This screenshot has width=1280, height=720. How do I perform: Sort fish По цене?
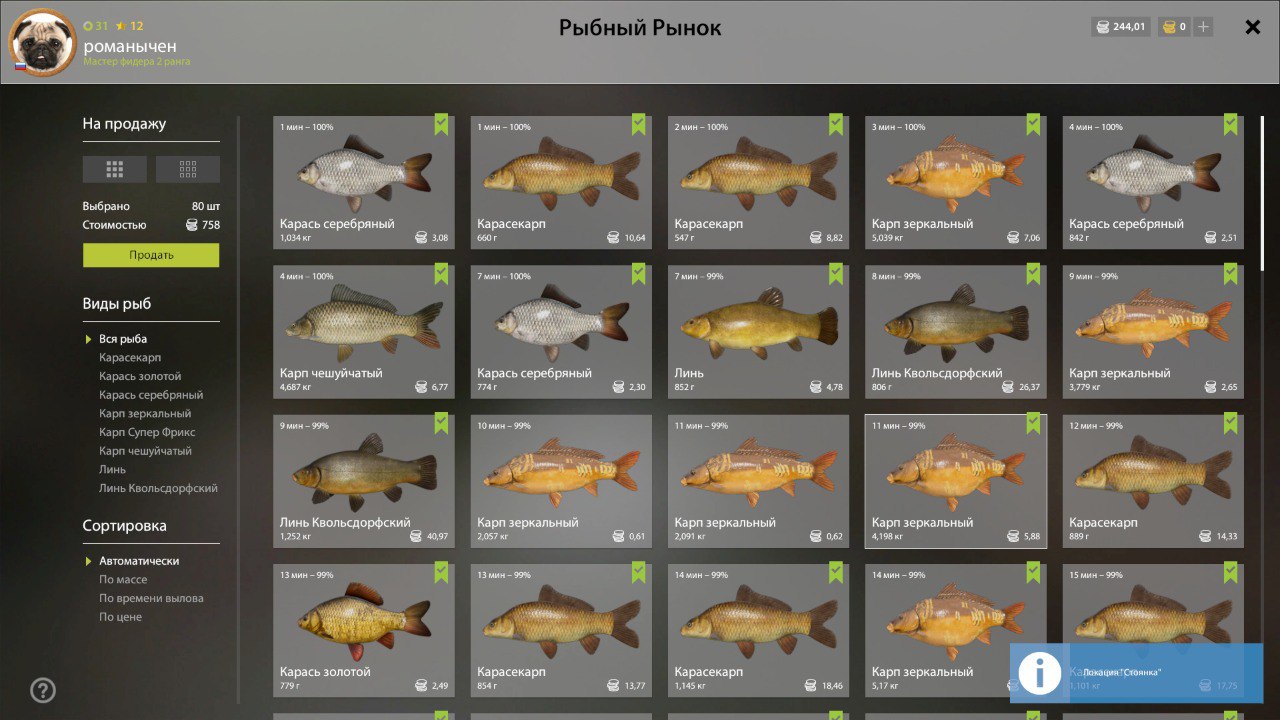(x=120, y=617)
